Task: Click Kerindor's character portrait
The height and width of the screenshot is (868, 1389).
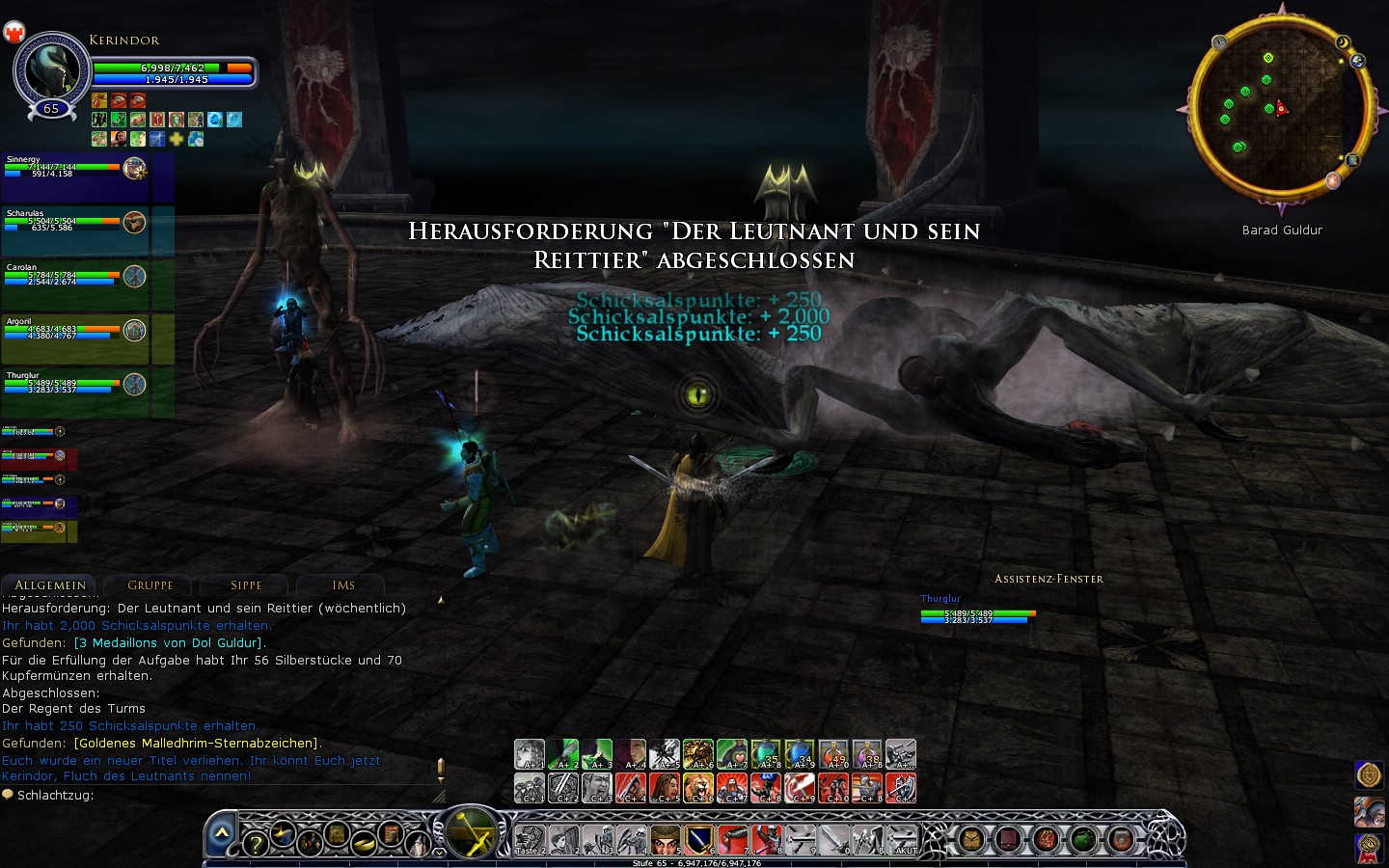Action: (x=51, y=70)
